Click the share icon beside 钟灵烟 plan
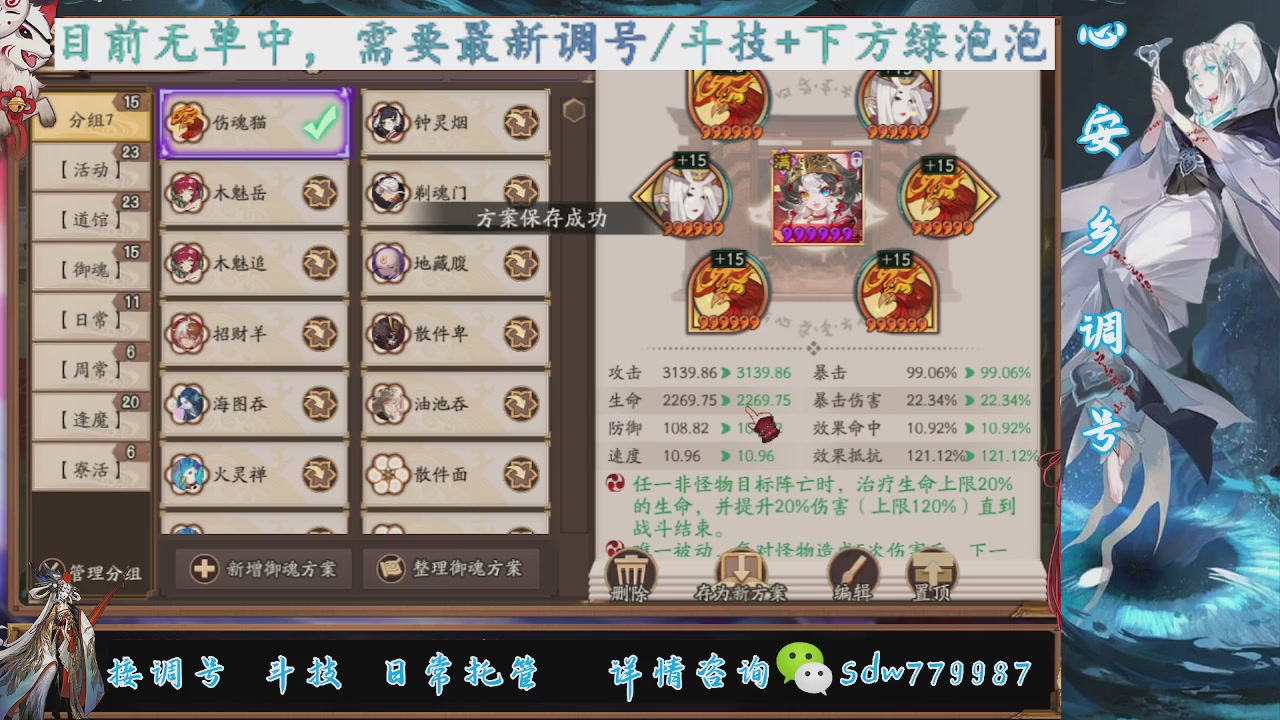This screenshot has height=720, width=1280. point(522,121)
